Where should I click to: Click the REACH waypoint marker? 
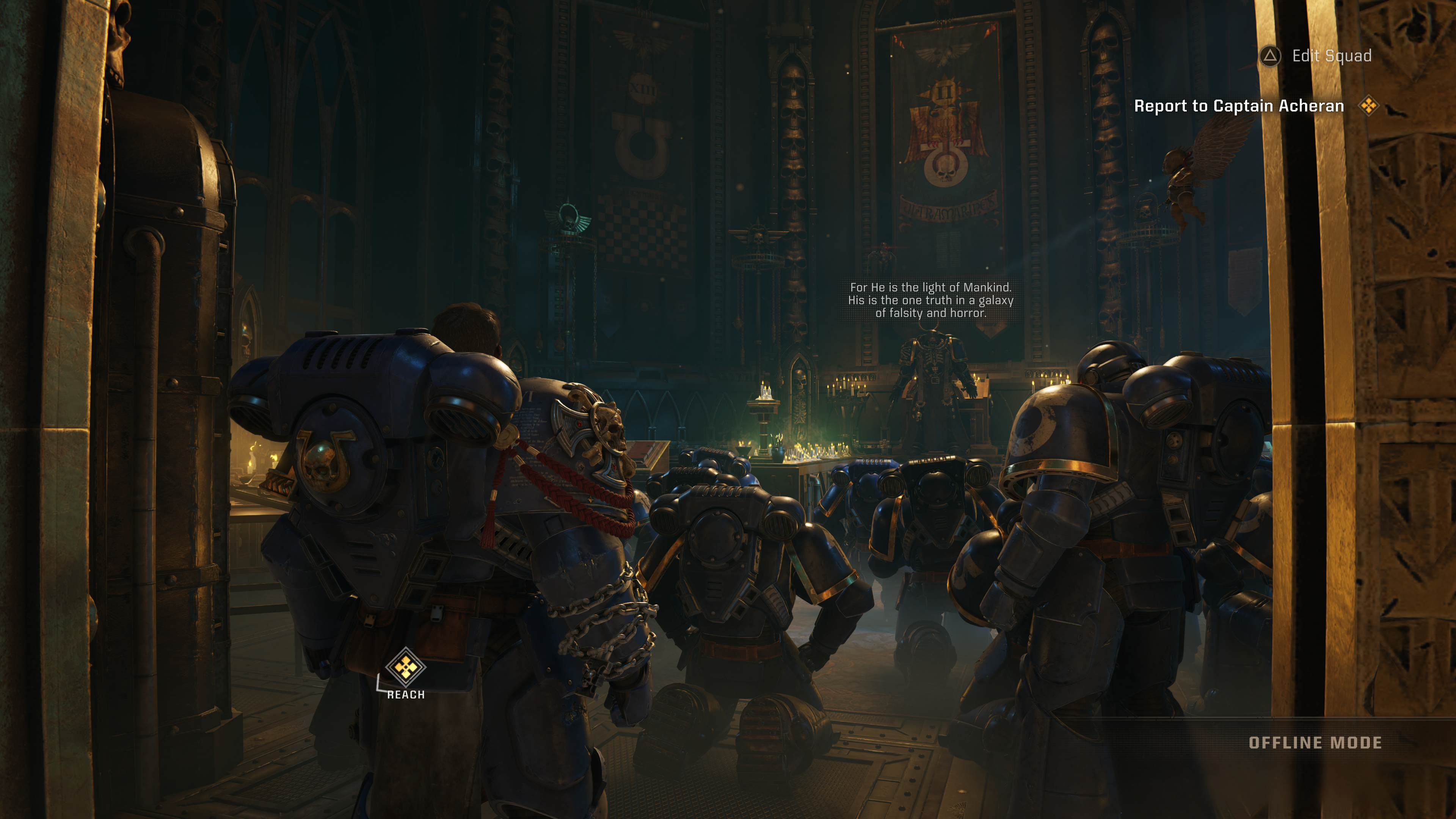coord(405,667)
